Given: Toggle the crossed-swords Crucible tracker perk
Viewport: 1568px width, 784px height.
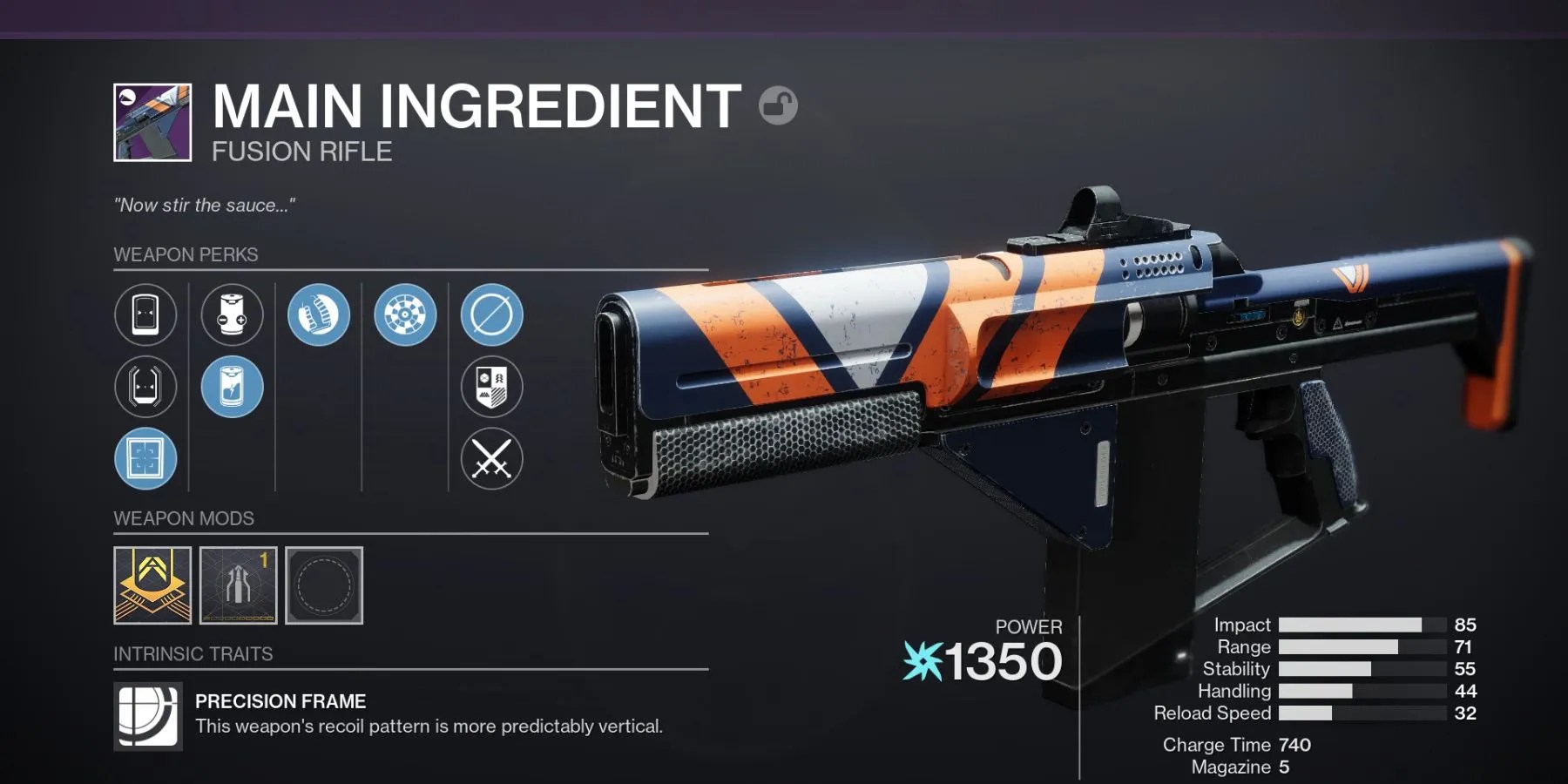Looking at the screenshot, I should (x=492, y=459).
